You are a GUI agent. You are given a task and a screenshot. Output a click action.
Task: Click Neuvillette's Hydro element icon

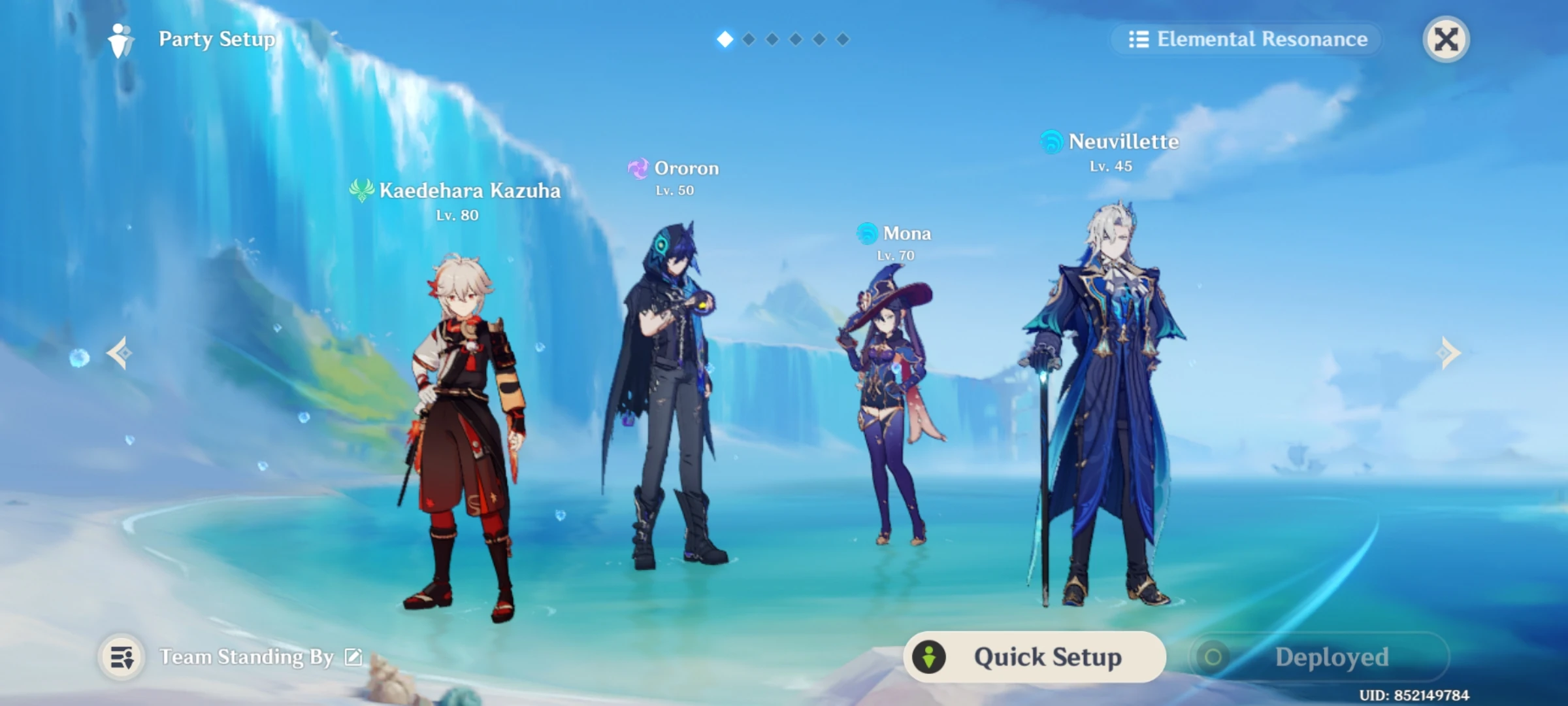pos(1051,142)
